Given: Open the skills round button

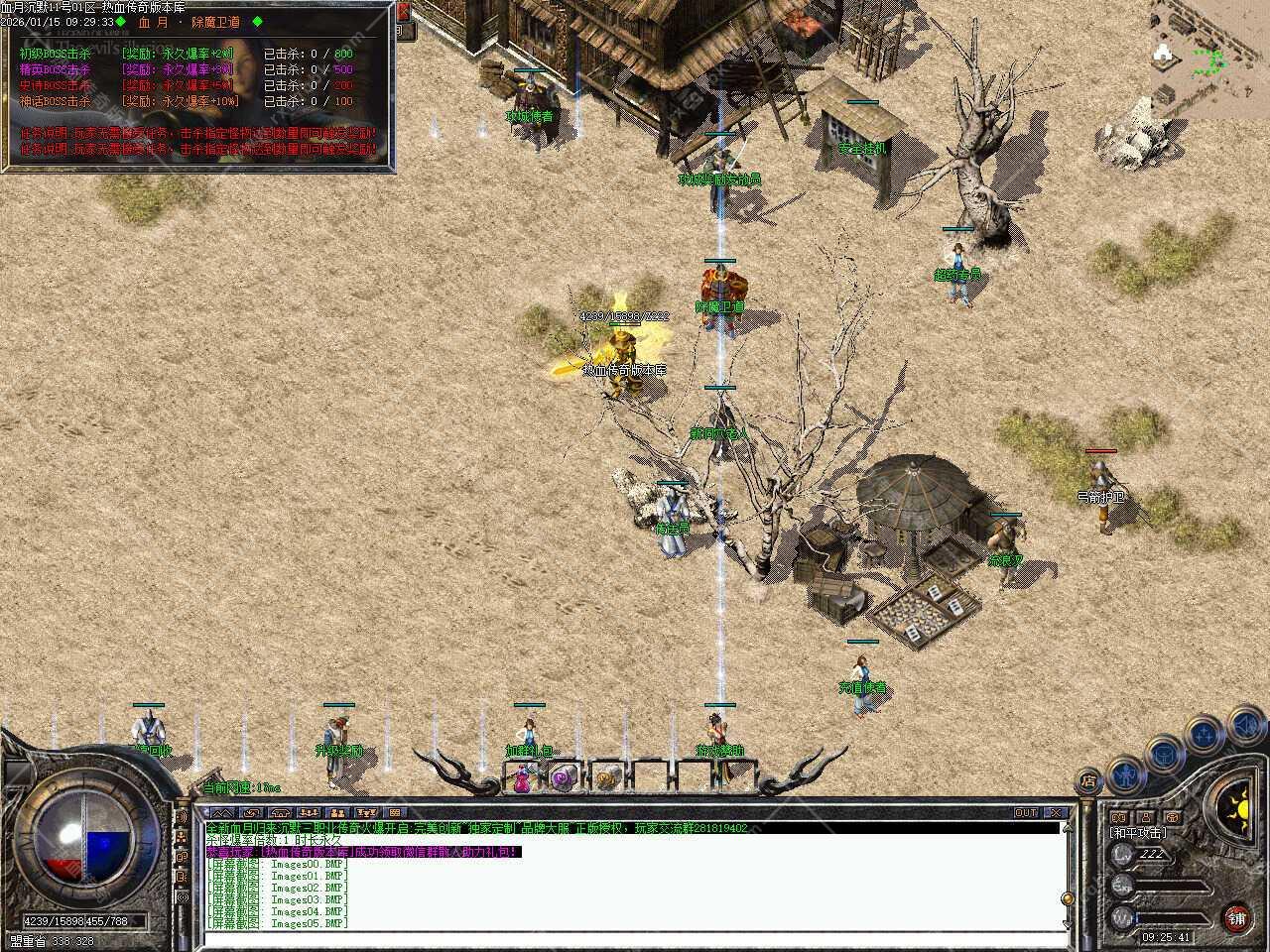Looking at the screenshot, I should [1204, 735].
